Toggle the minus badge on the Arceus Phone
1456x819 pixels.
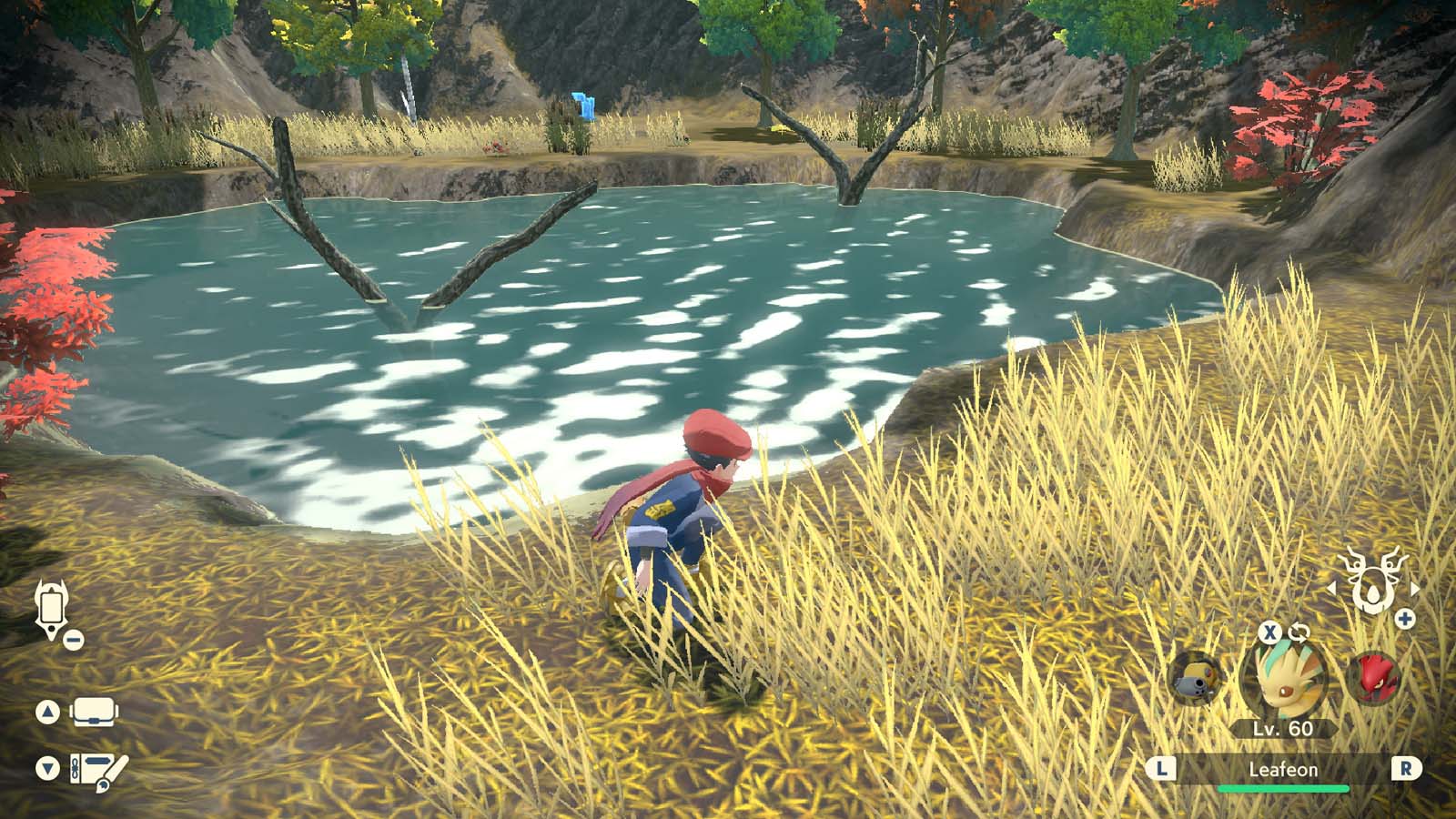coord(73,640)
